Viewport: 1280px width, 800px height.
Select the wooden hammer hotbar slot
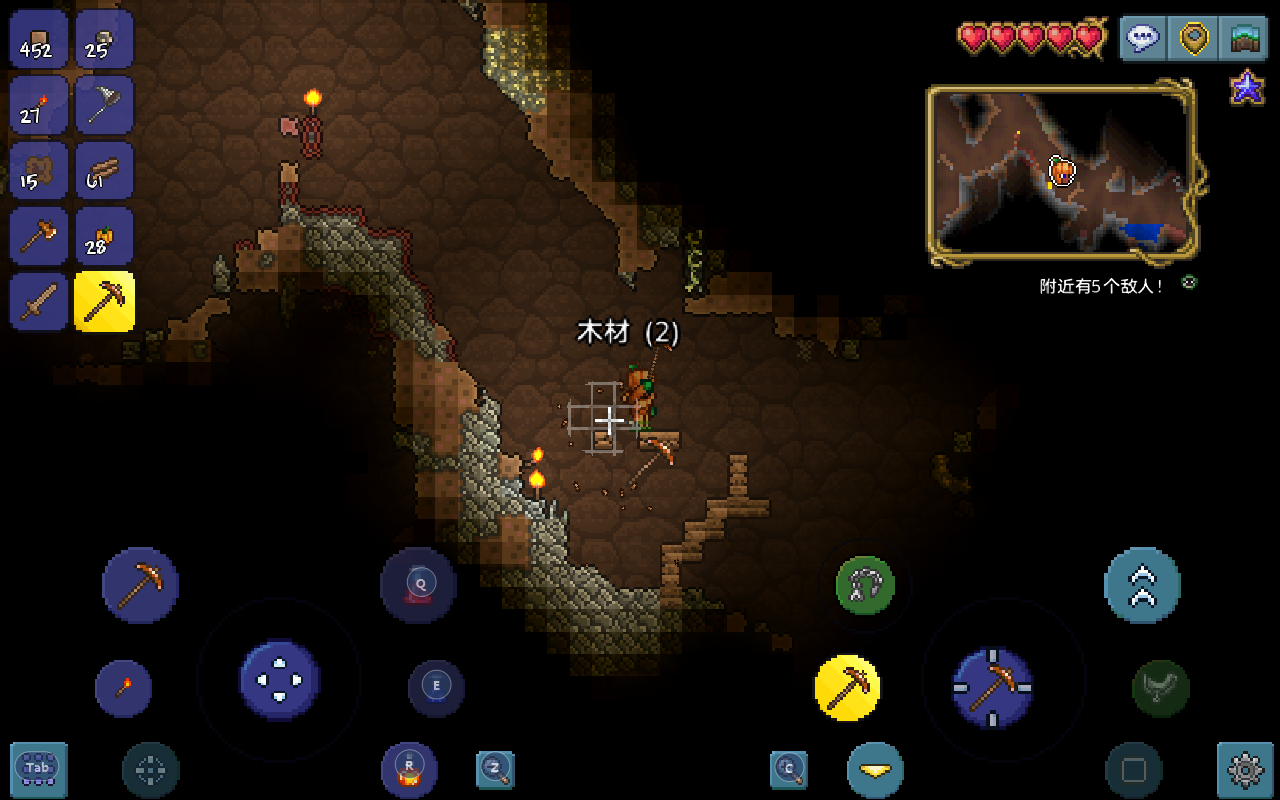pyautogui.click(x=39, y=236)
